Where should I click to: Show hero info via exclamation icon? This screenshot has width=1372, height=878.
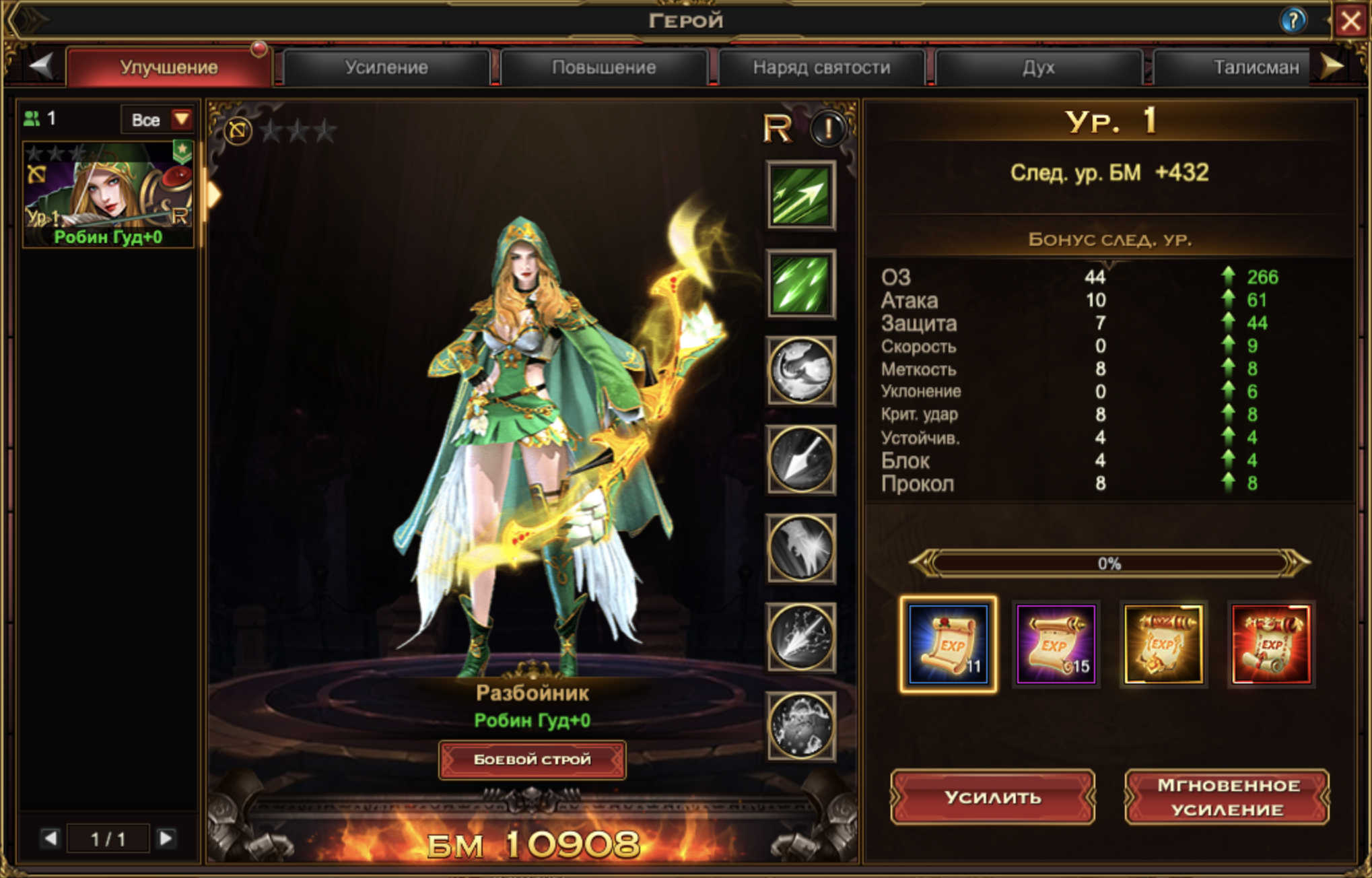828,128
